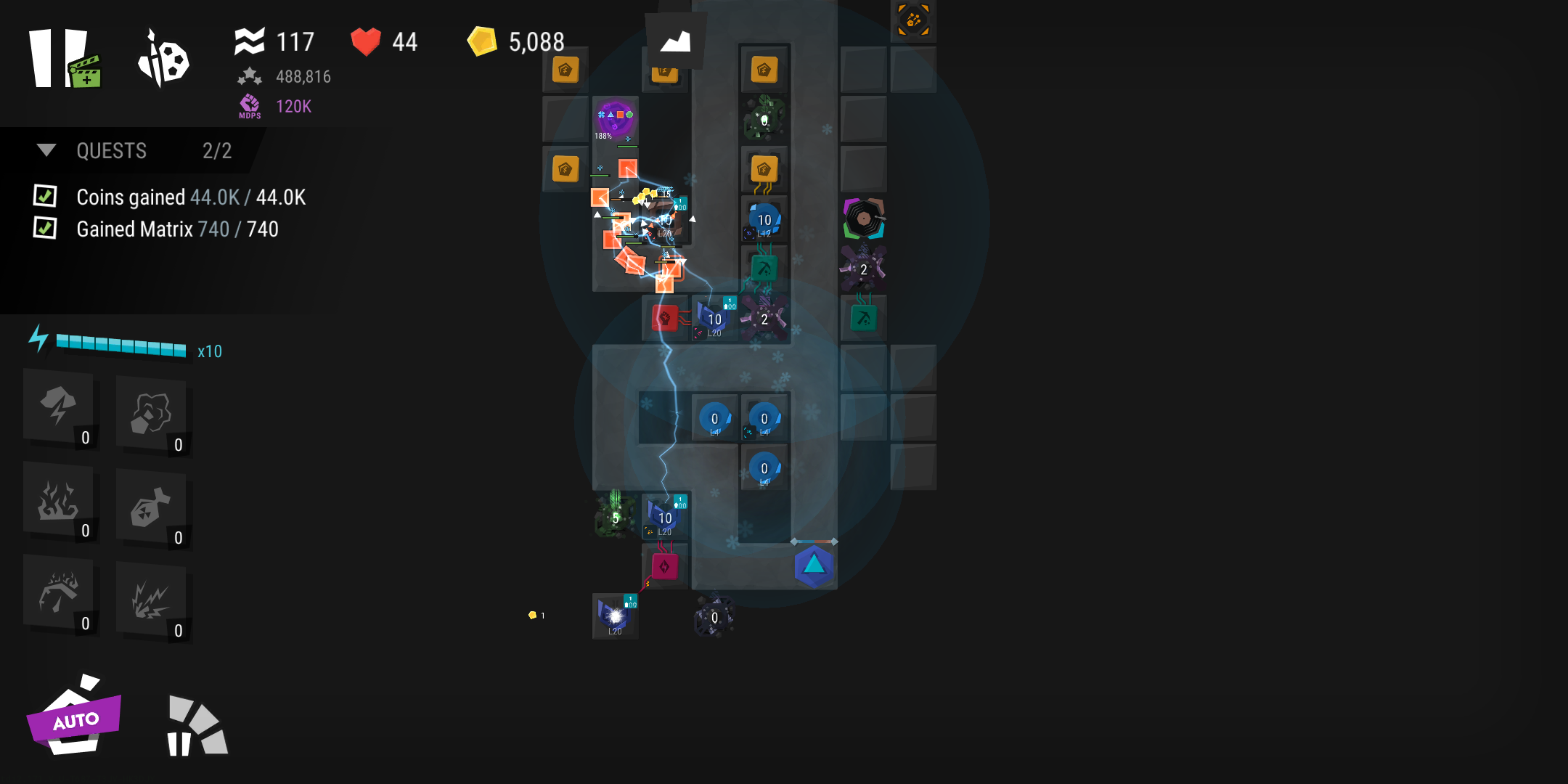Click the wave call button beside AUTO
This screenshot has height=784, width=1568.
pyautogui.click(x=196, y=727)
